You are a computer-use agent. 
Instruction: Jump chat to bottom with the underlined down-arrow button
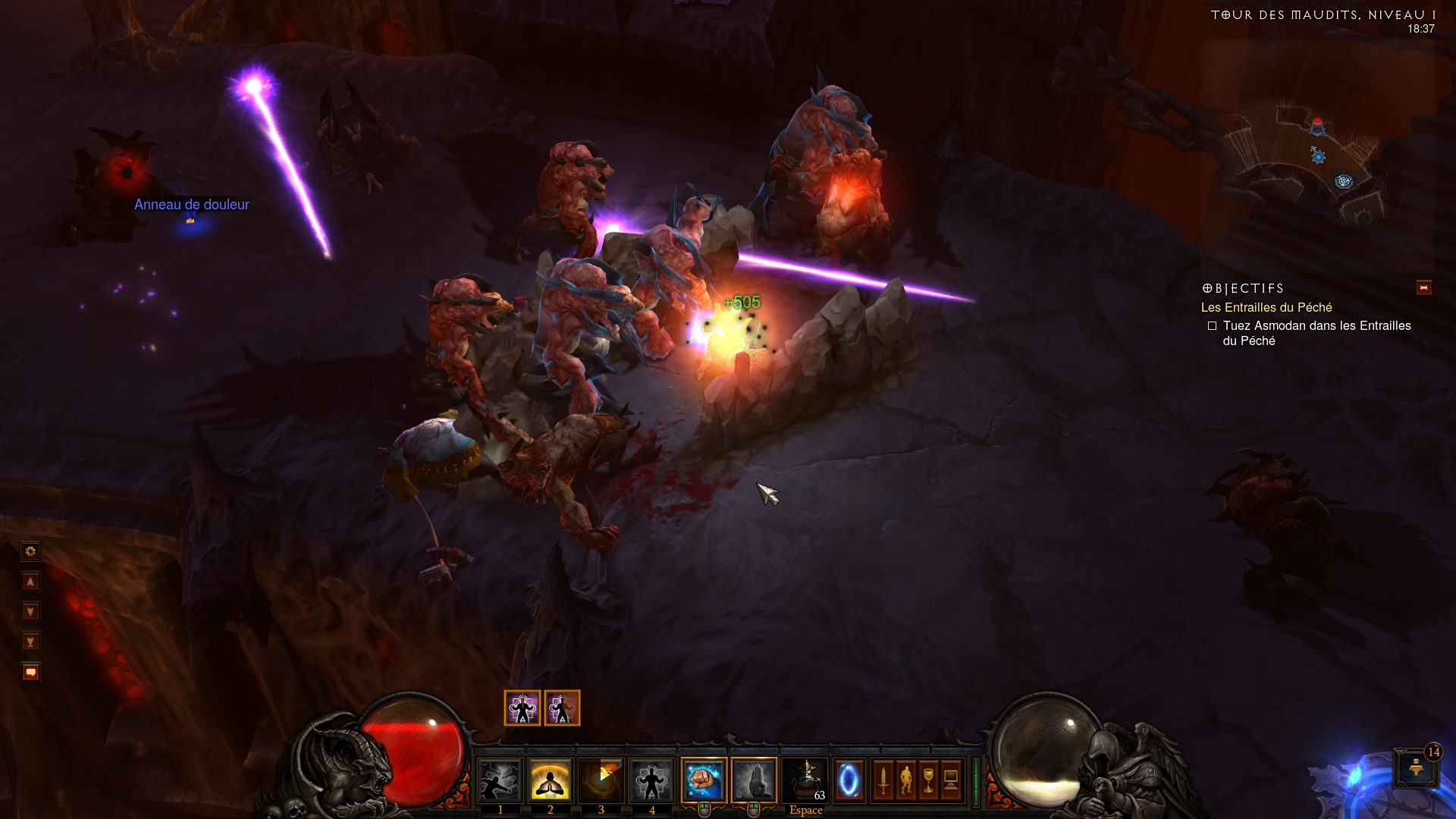pyautogui.click(x=30, y=642)
